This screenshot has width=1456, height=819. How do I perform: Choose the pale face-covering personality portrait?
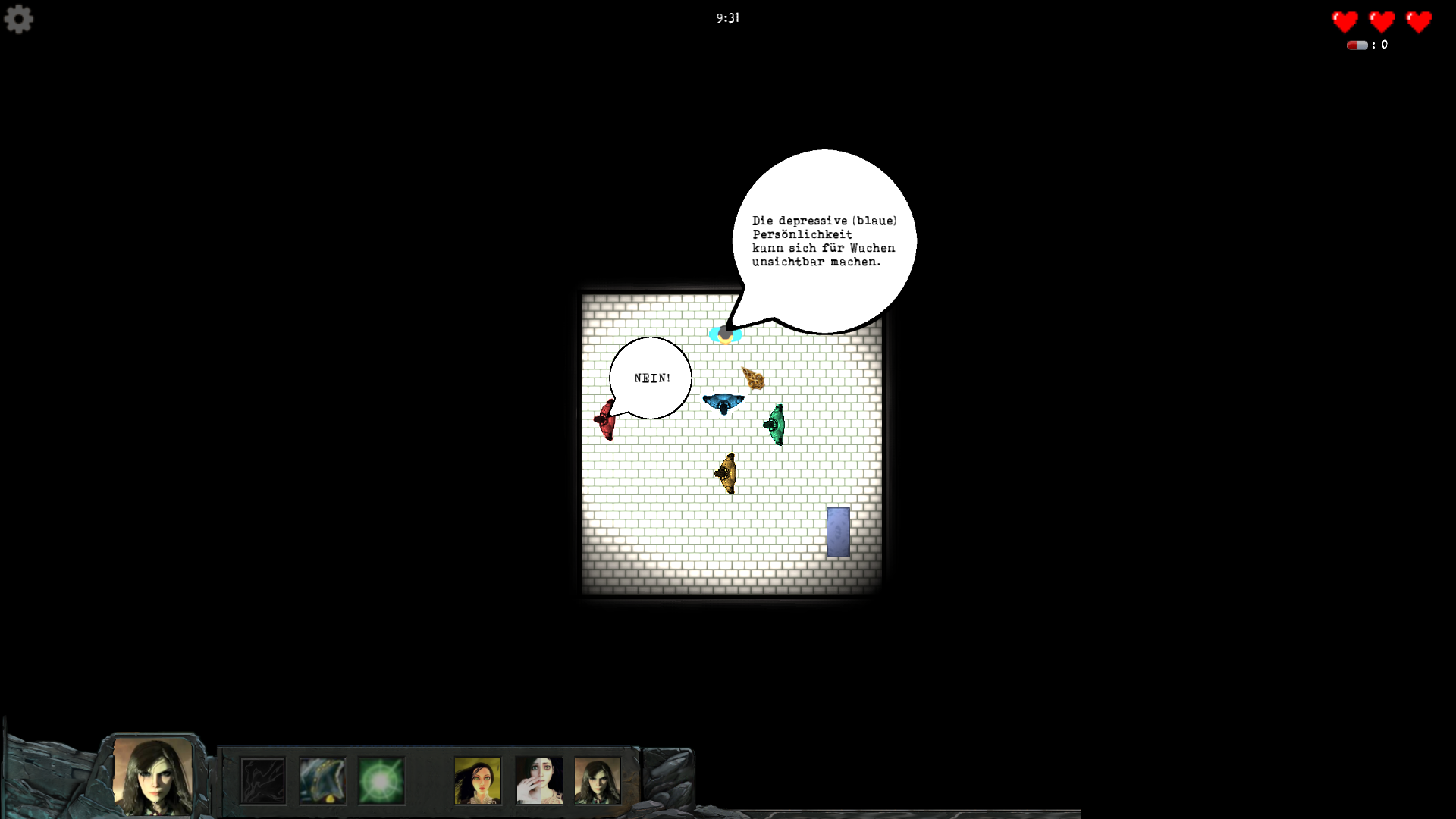tap(539, 780)
